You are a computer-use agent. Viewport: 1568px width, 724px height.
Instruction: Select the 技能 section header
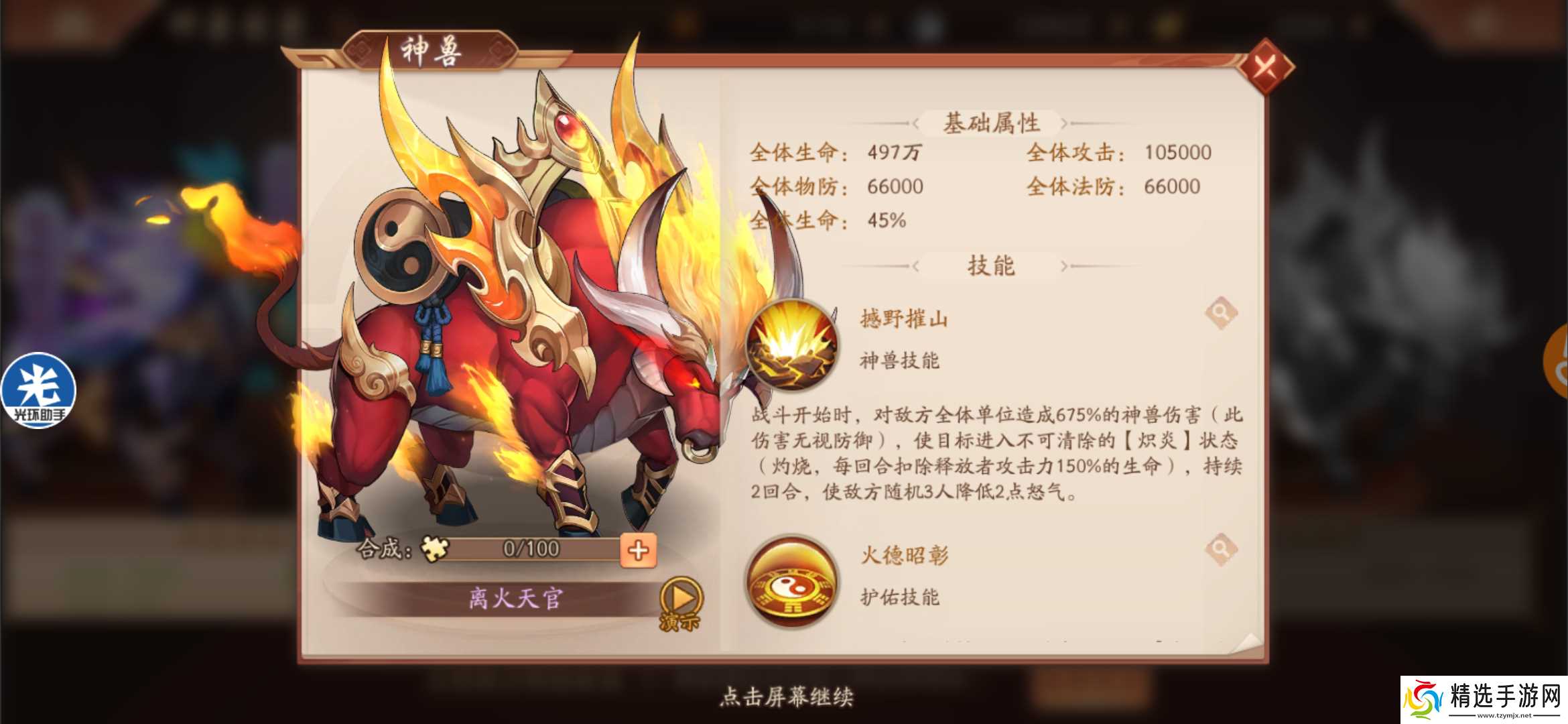[992, 265]
